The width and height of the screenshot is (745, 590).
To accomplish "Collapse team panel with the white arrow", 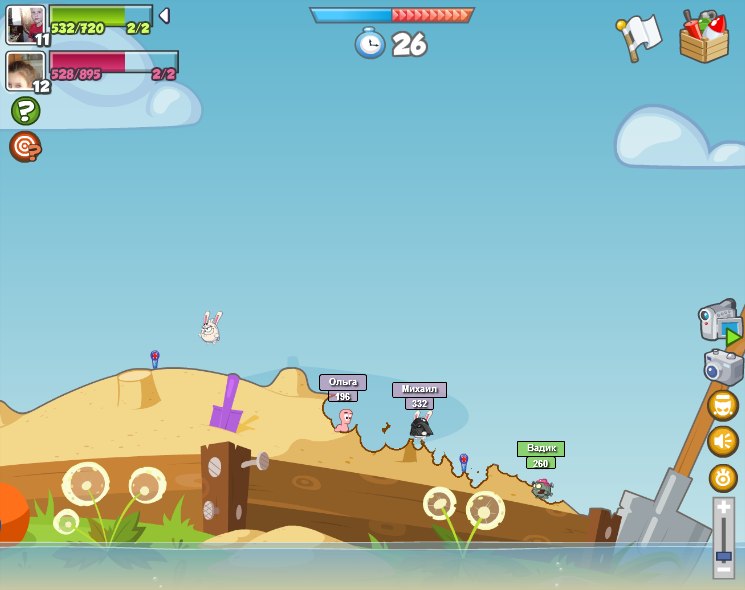I will (164, 16).
